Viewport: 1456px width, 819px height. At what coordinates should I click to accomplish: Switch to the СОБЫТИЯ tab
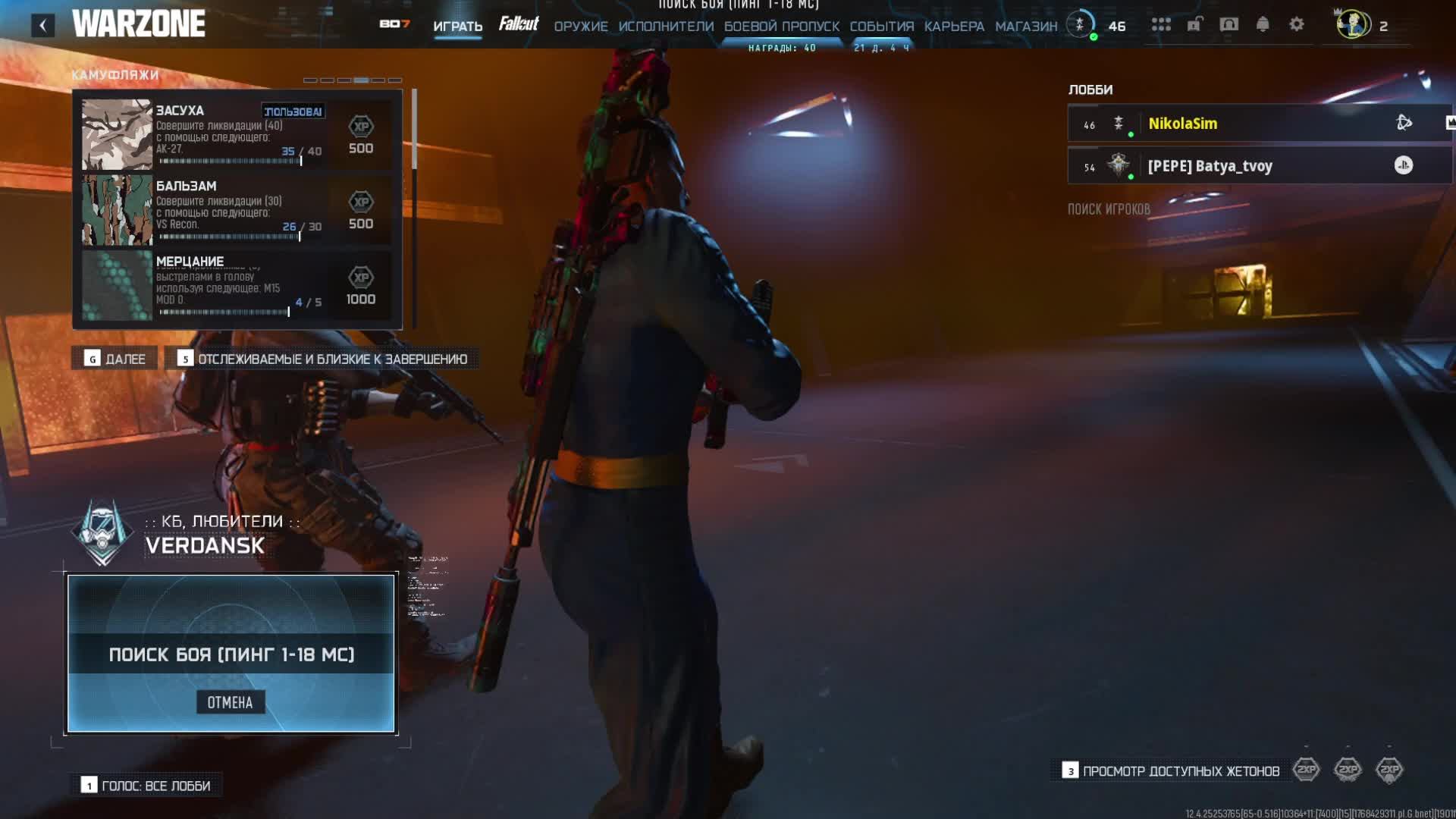click(x=882, y=26)
